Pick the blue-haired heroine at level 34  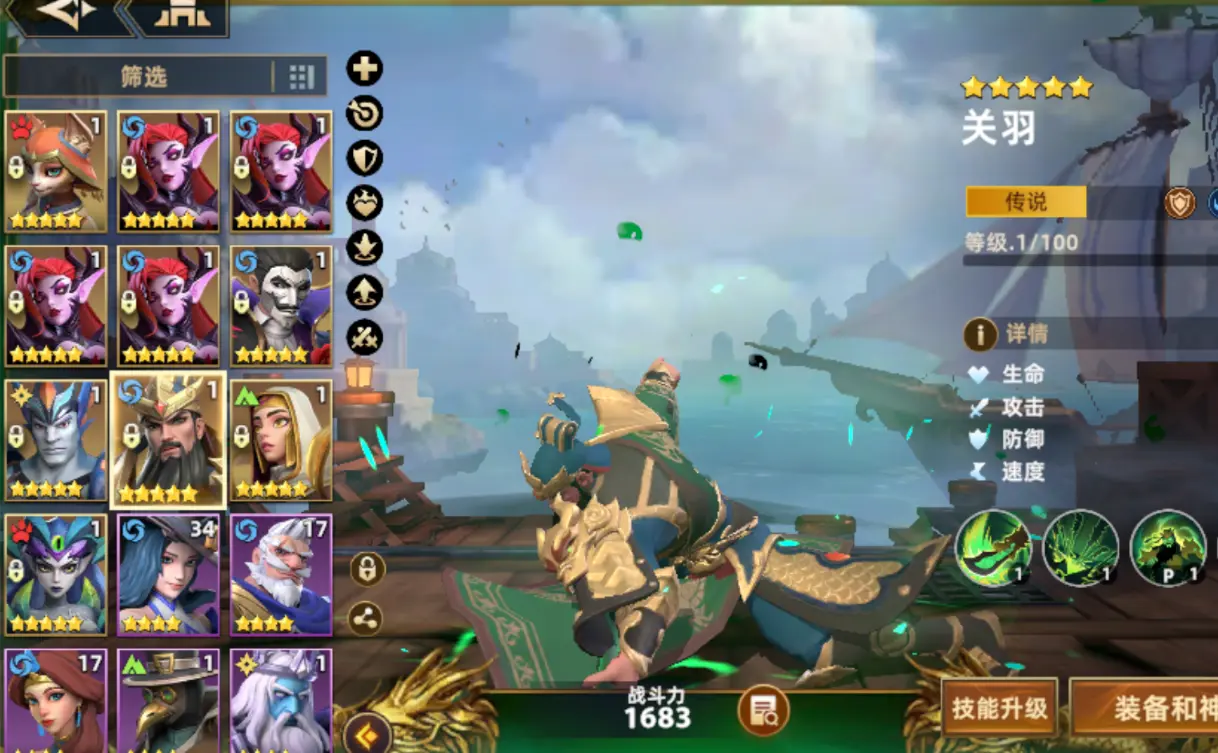[169, 574]
